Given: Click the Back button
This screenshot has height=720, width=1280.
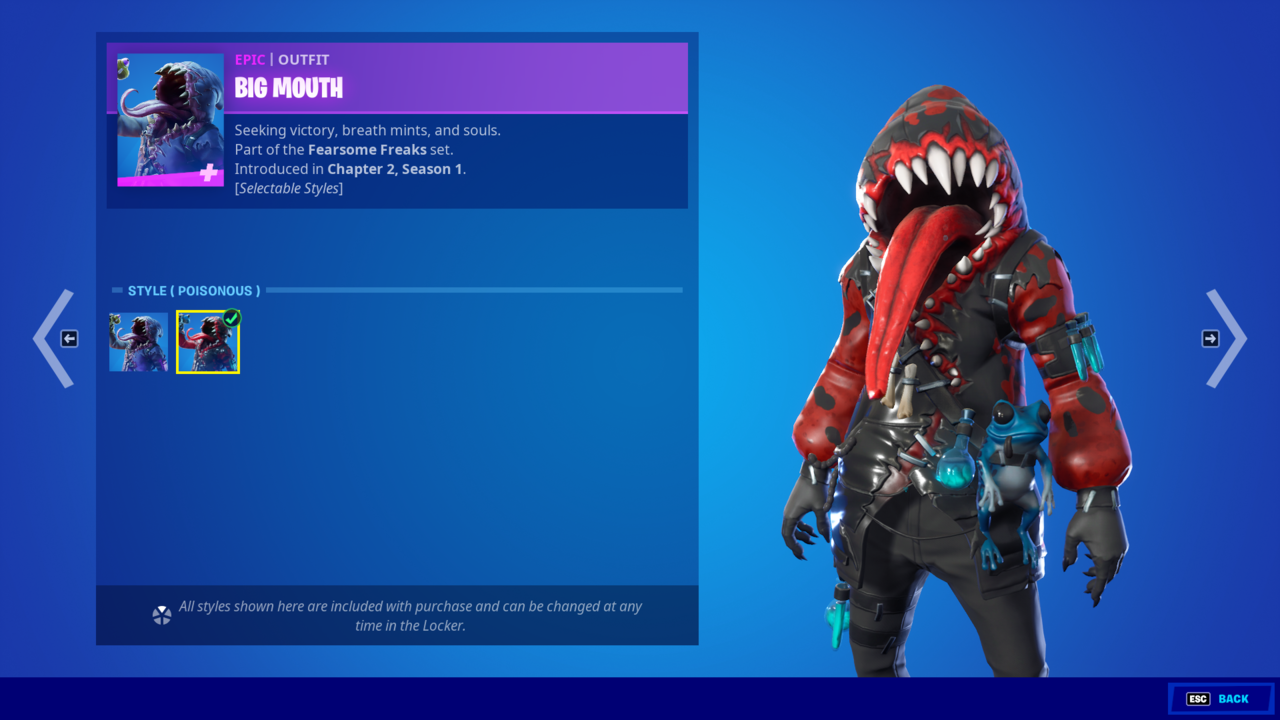Looking at the screenshot, I should (x=1220, y=699).
